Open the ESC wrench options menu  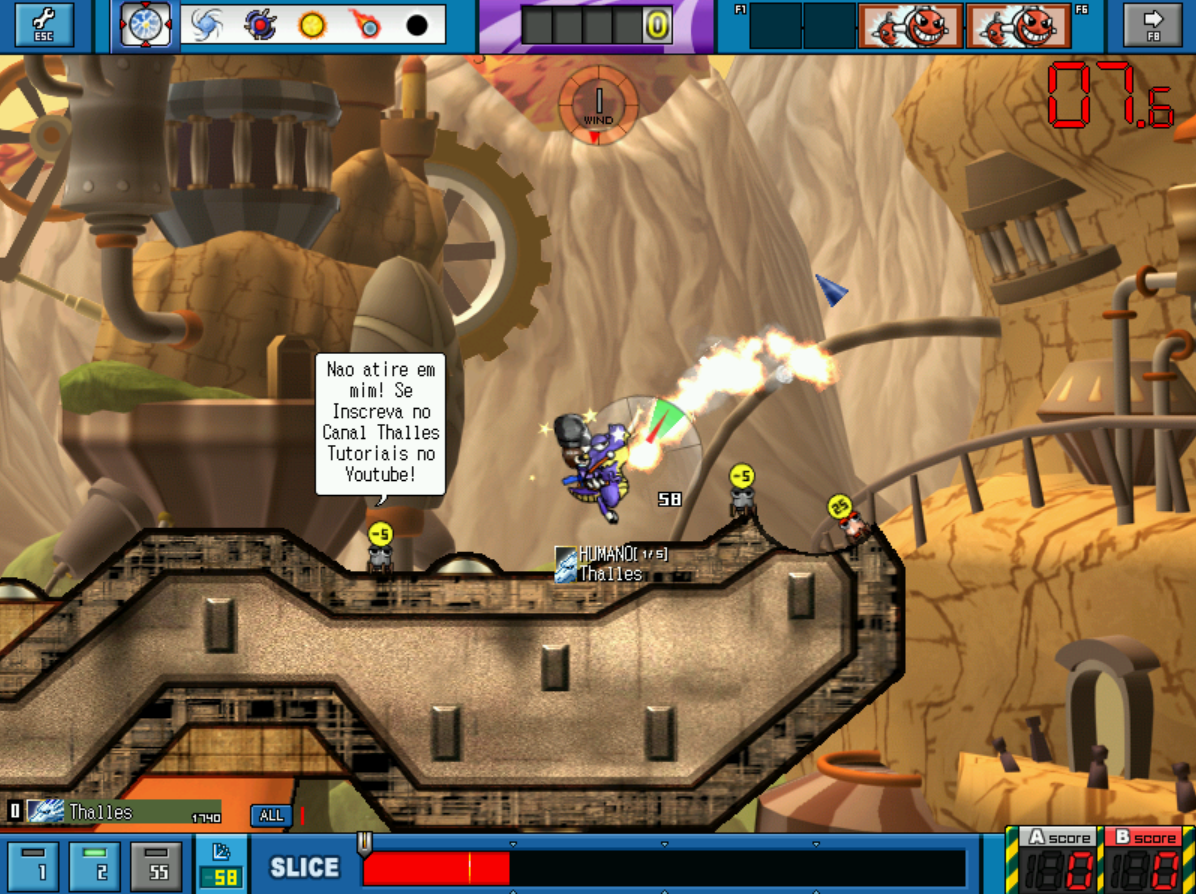coord(44,25)
